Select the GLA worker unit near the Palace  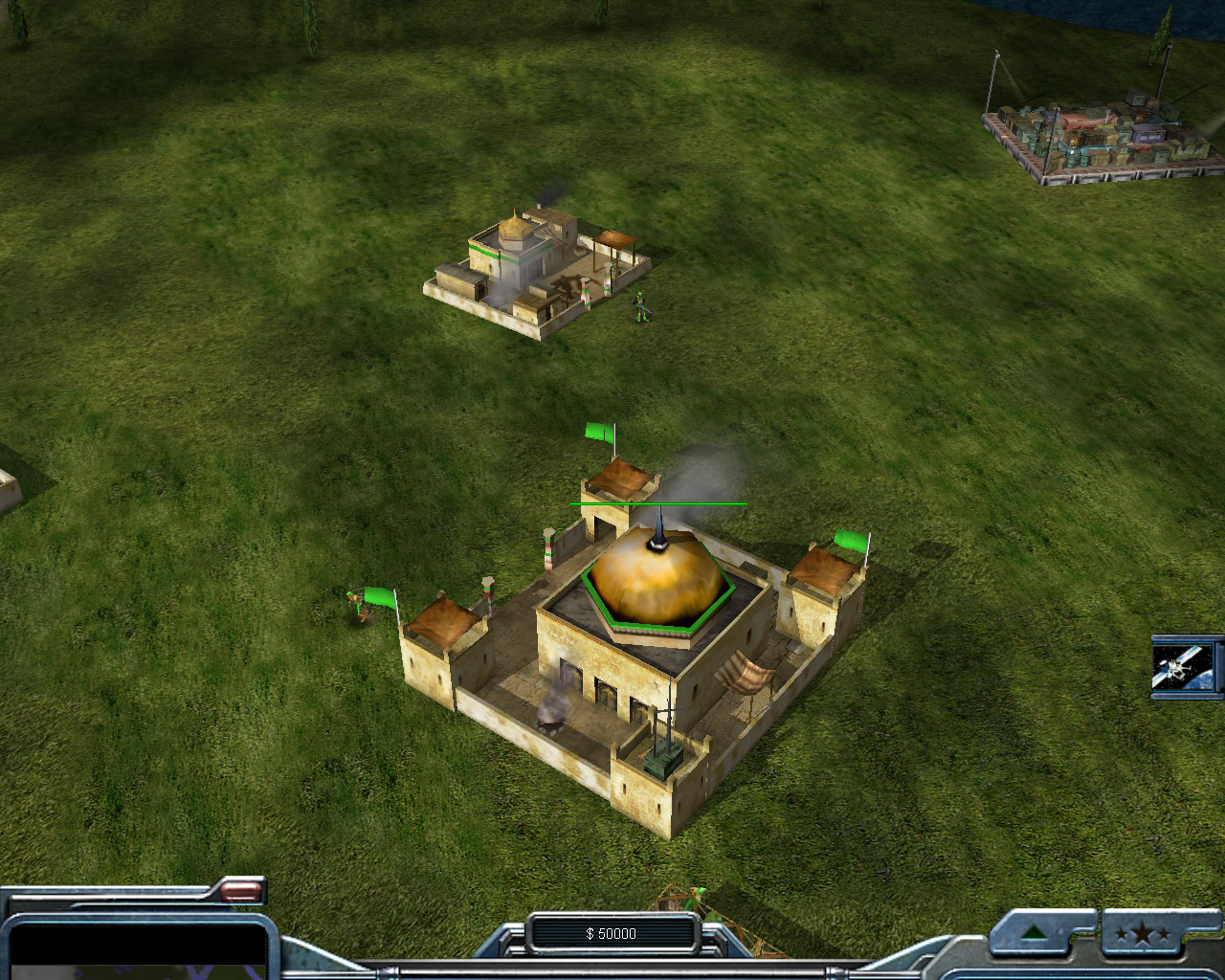tap(354, 603)
